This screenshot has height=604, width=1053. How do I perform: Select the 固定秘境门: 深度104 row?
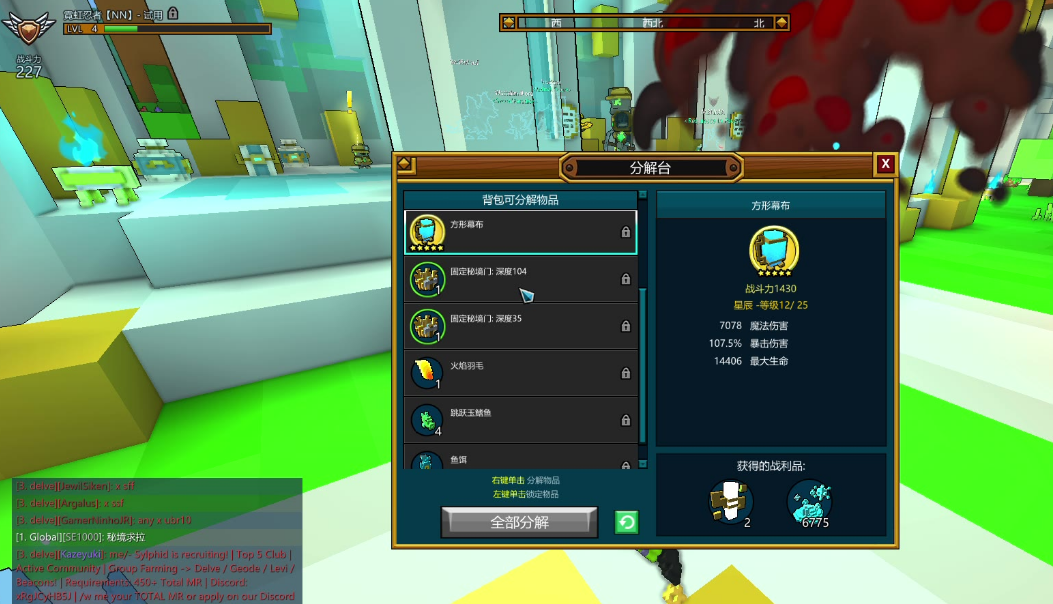[x=520, y=279]
